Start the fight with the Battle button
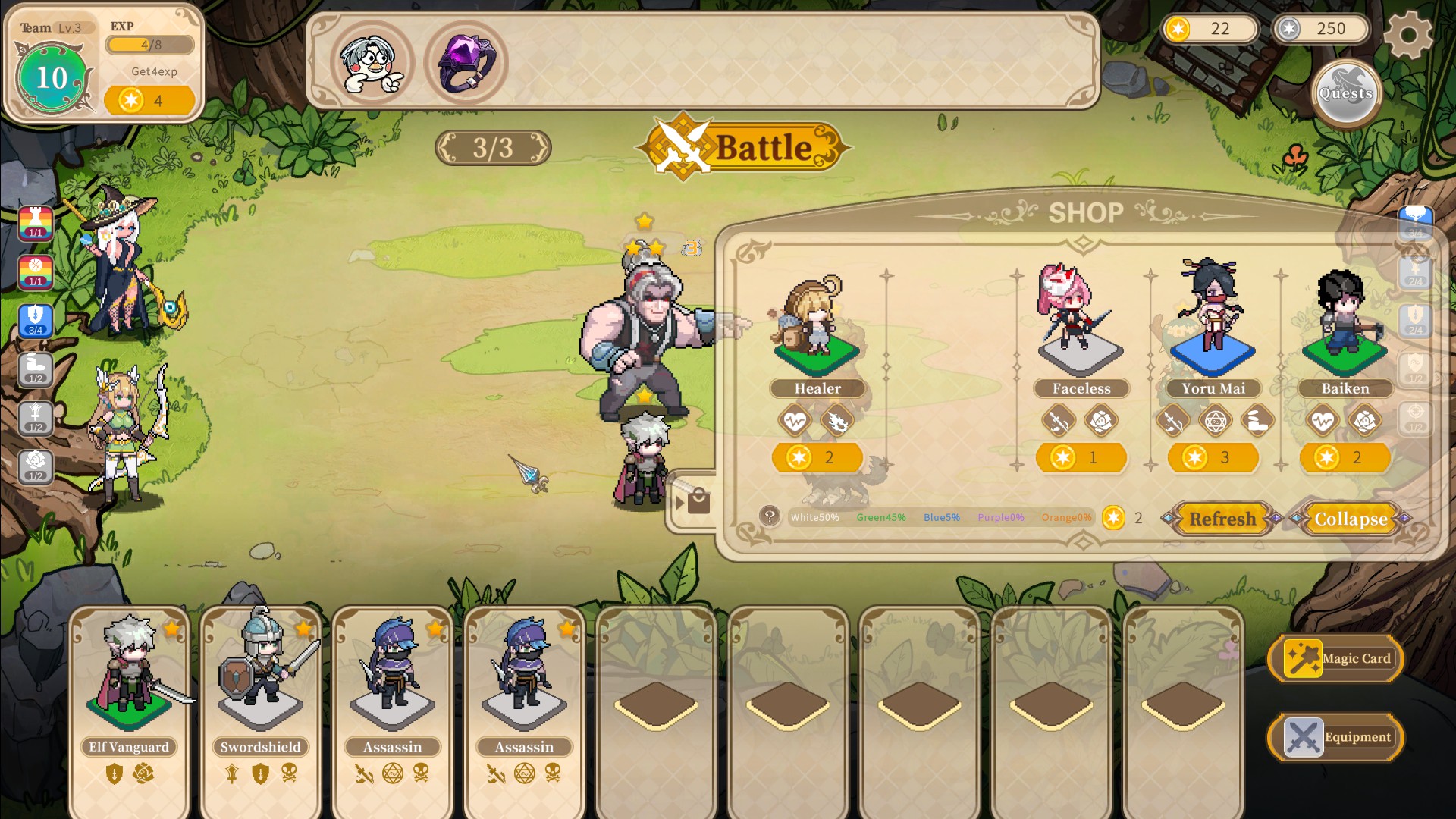This screenshot has height=819, width=1456. click(x=743, y=147)
